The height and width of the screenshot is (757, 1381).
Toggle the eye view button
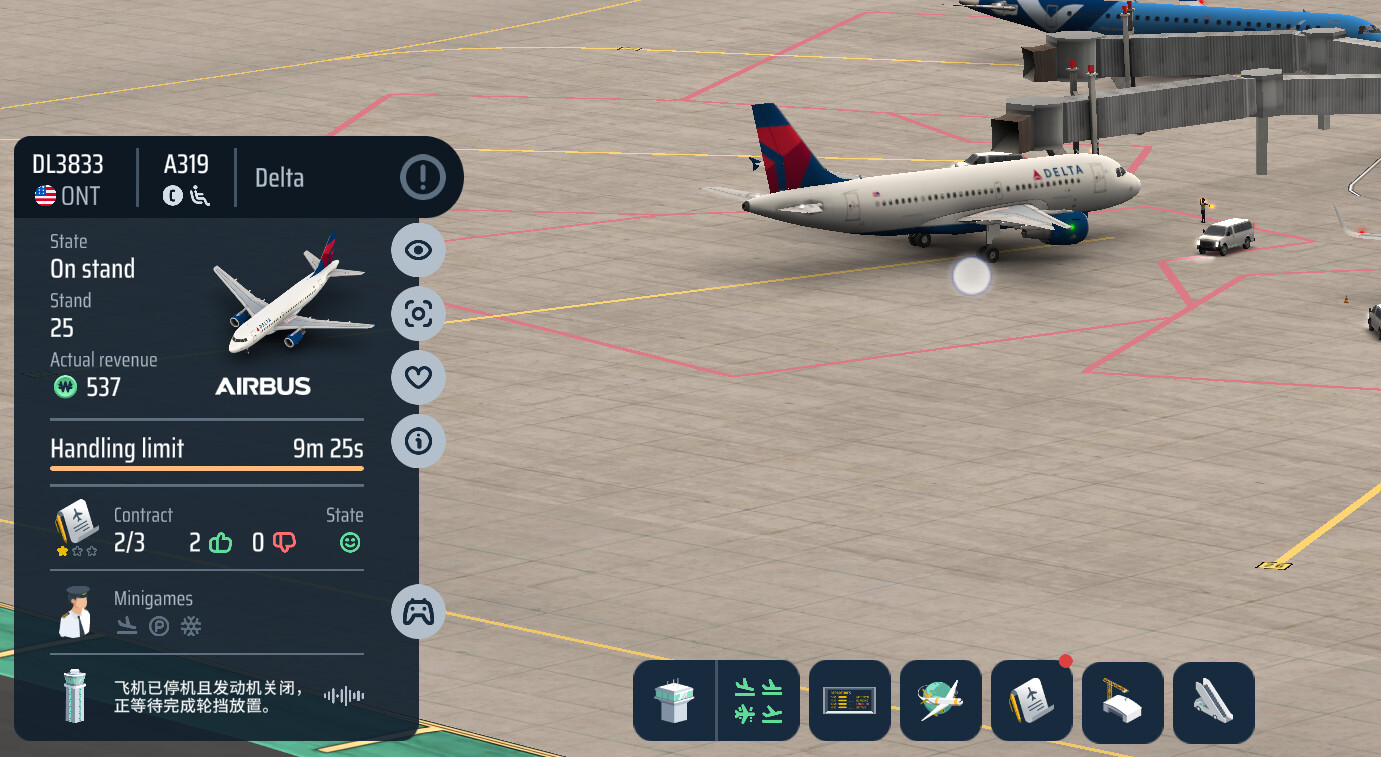click(418, 250)
